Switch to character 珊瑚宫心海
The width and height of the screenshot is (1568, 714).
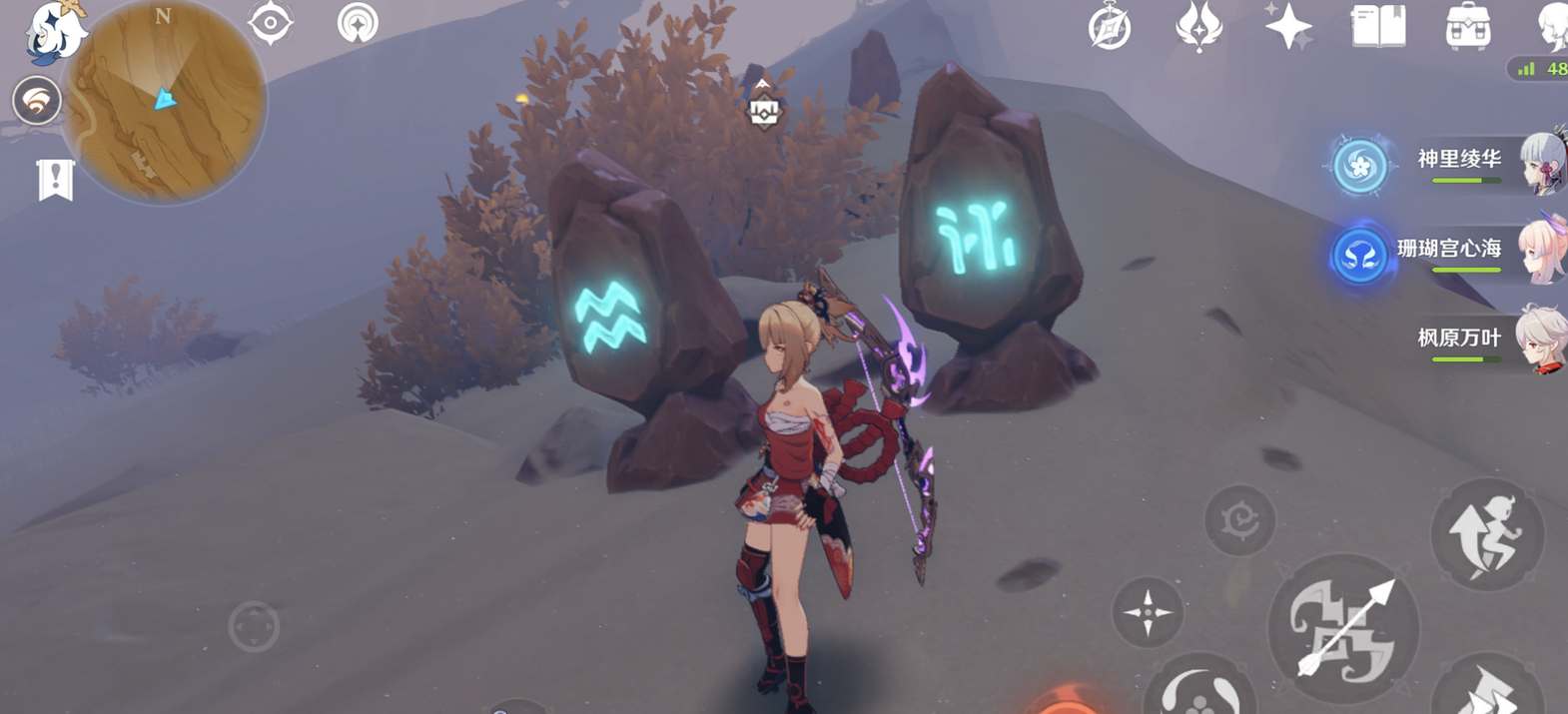coord(1449,250)
